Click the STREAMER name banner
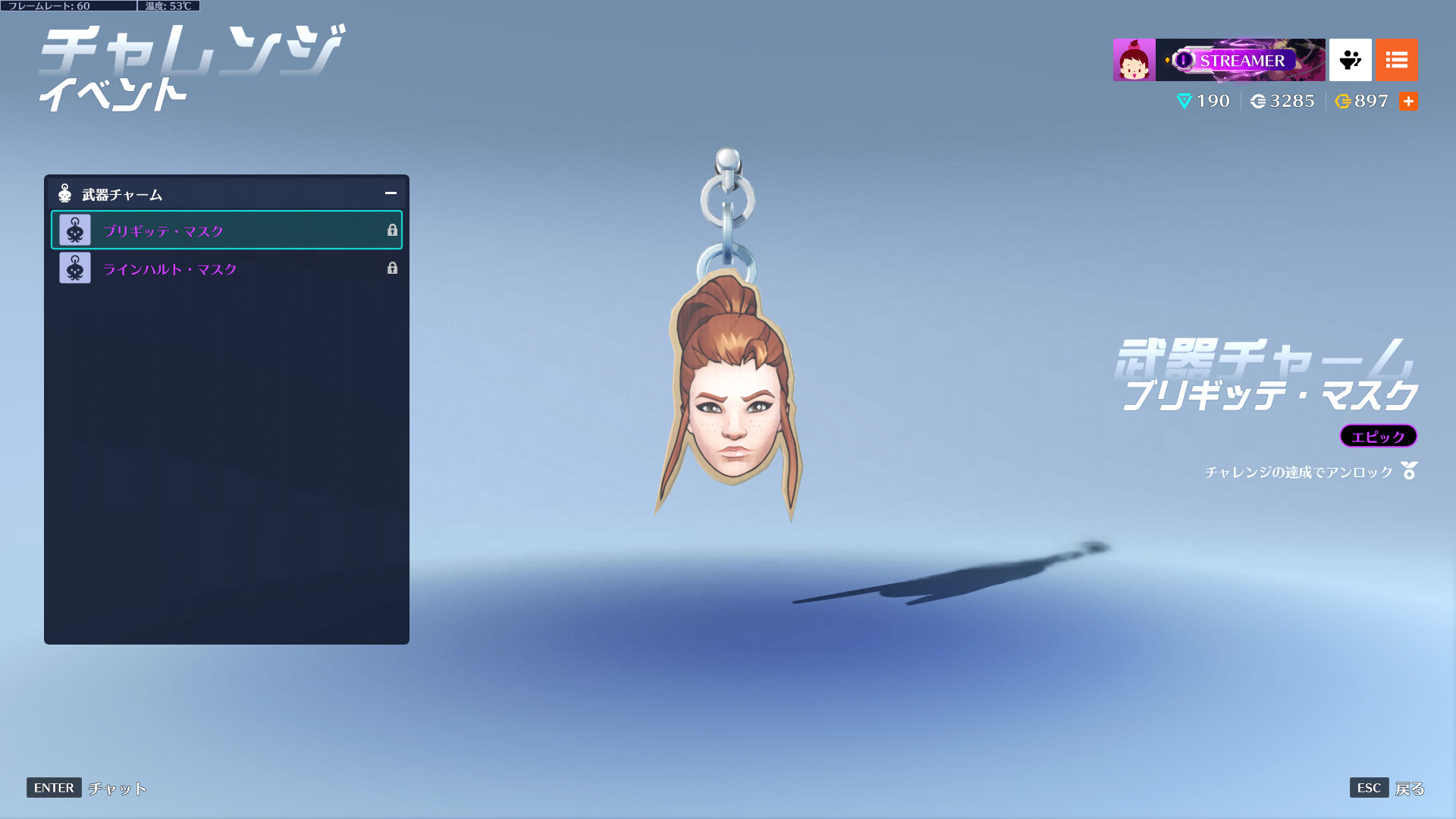The image size is (1456, 819). pyautogui.click(x=1241, y=60)
